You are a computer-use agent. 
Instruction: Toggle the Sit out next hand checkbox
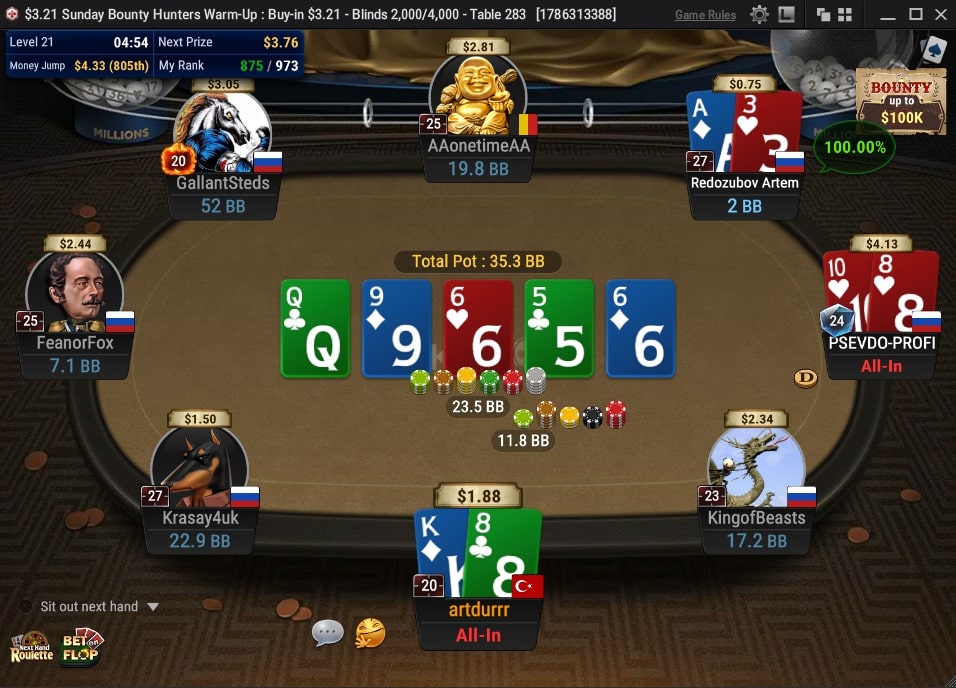click(26, 606)
